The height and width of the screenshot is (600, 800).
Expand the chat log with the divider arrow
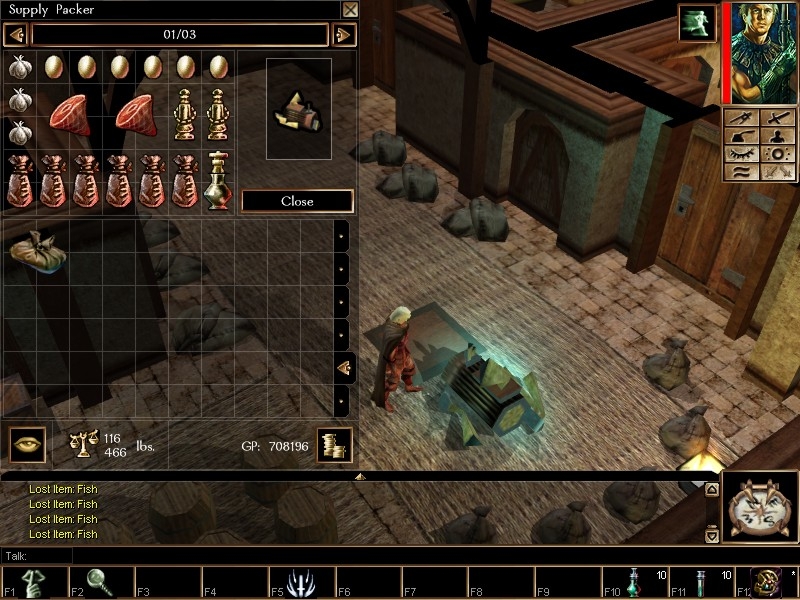click(359, 476)
